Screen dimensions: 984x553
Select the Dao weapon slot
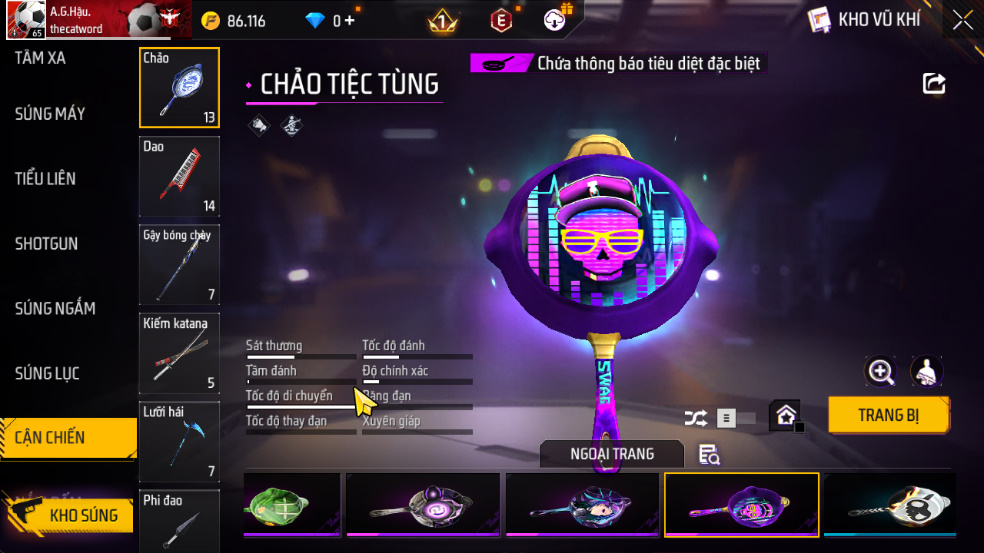[x=179, y=177]
